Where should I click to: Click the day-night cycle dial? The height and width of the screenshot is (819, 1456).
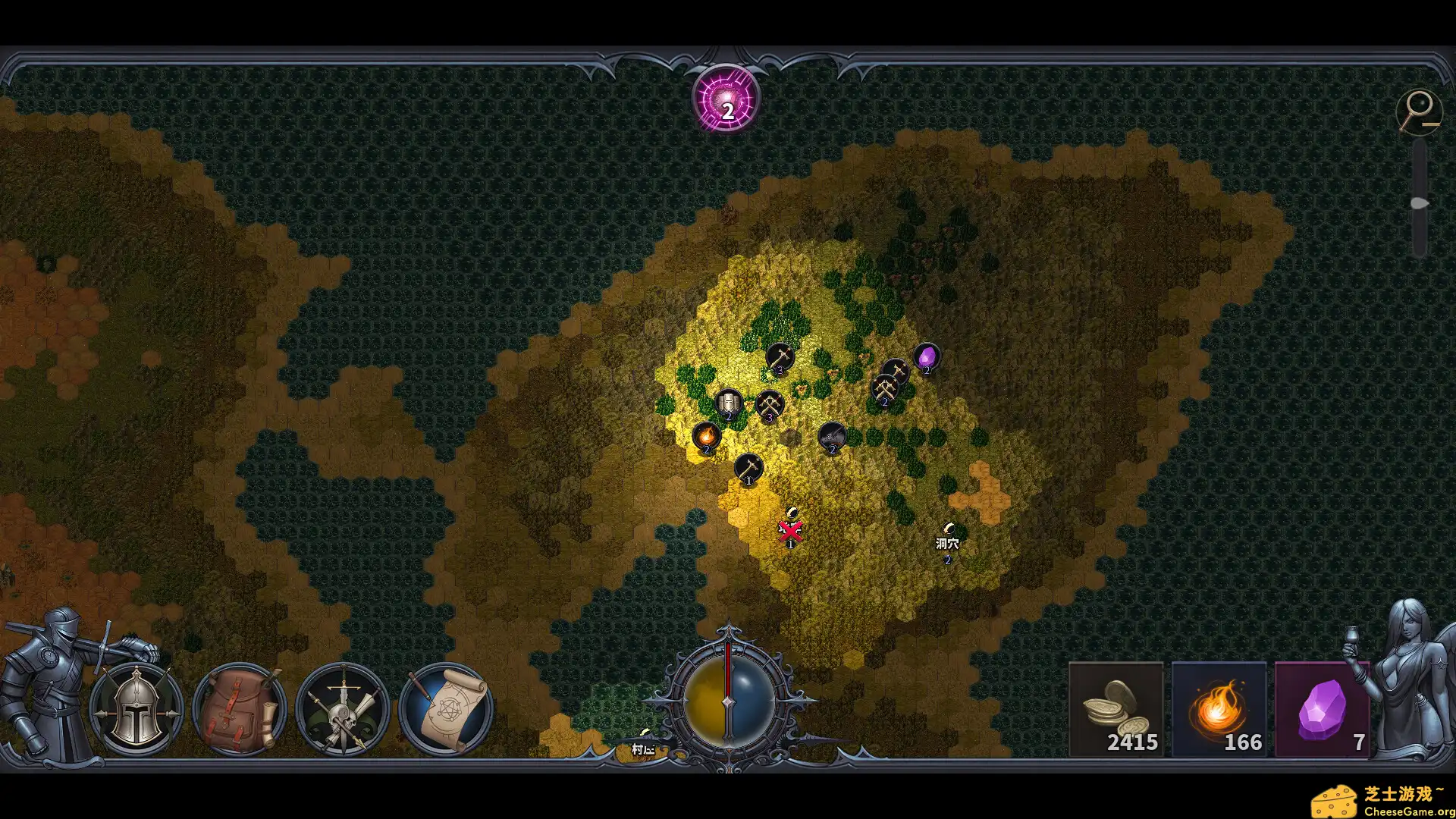click(x=728, y=701)
